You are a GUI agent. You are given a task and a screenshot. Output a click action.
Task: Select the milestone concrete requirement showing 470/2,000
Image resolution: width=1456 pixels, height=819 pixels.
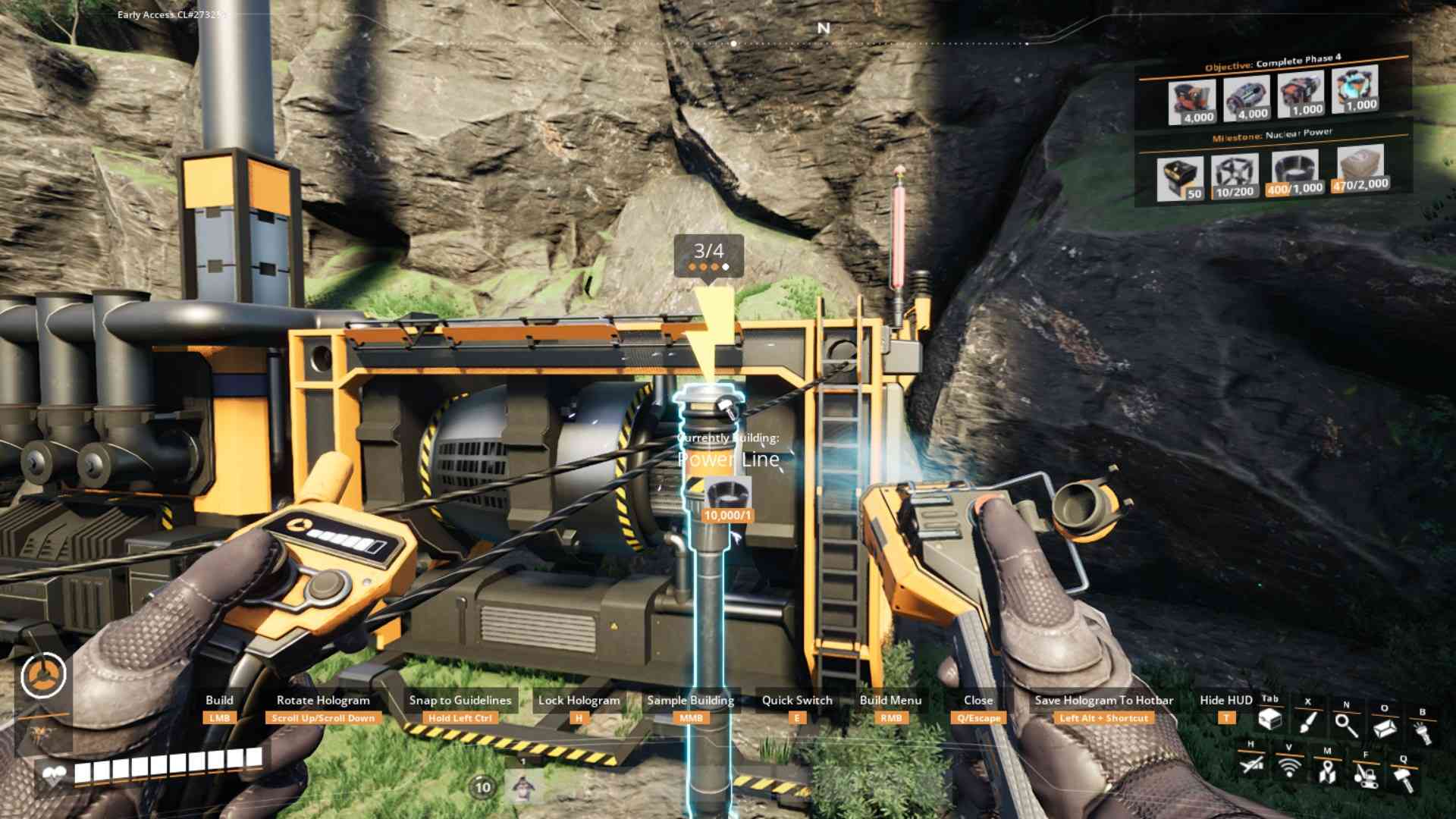(x=1360, y=168)
